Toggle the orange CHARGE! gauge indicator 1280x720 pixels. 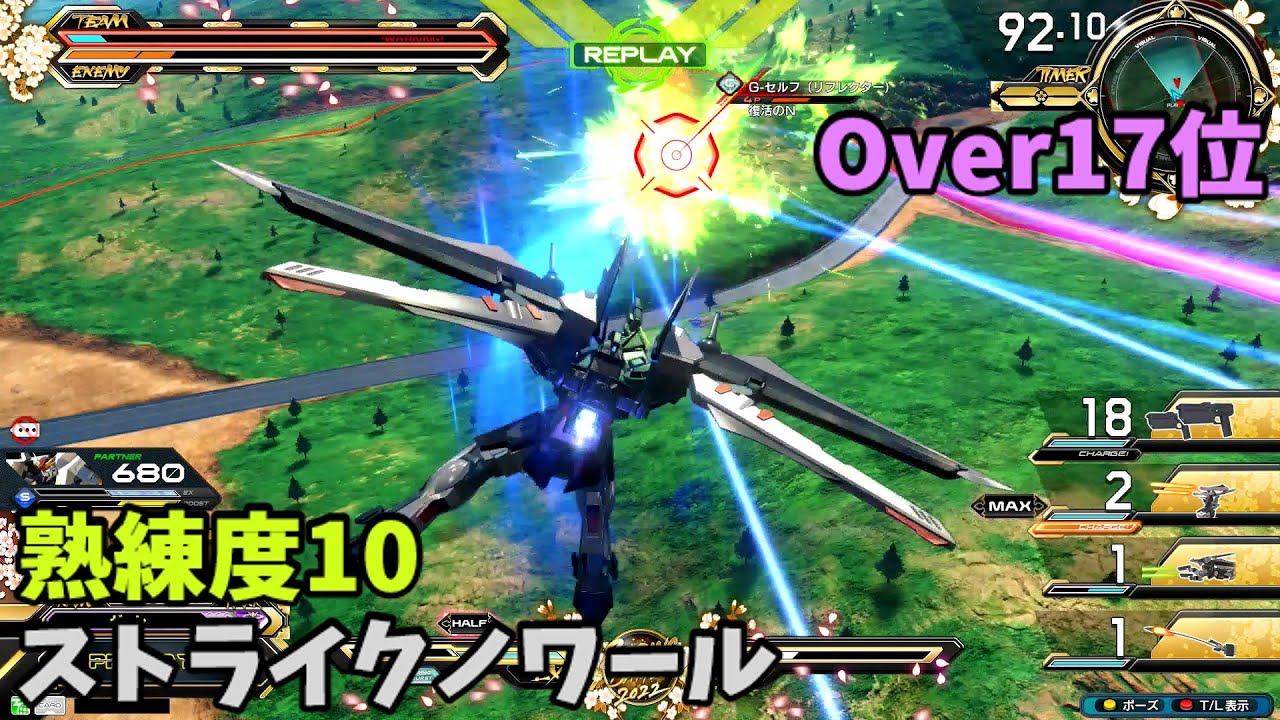click(x=1103, y=452)
